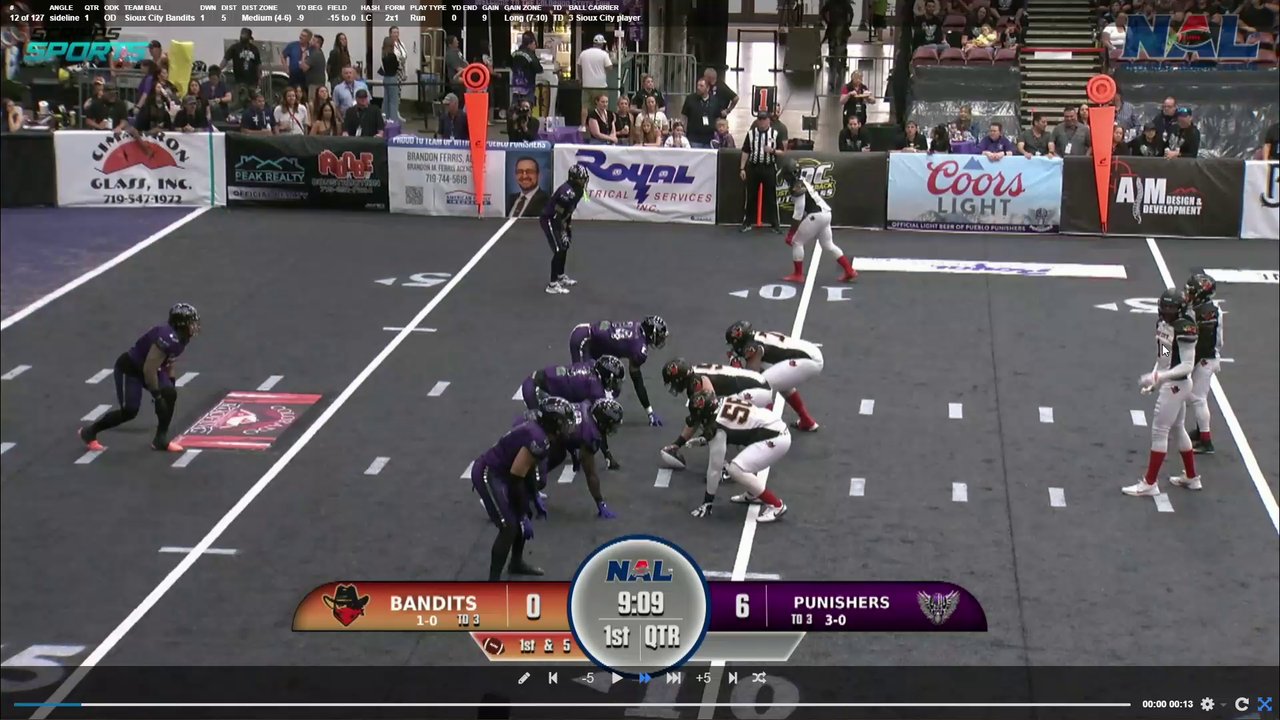
Task: Advance to the next clip
Action: point(733,678)
